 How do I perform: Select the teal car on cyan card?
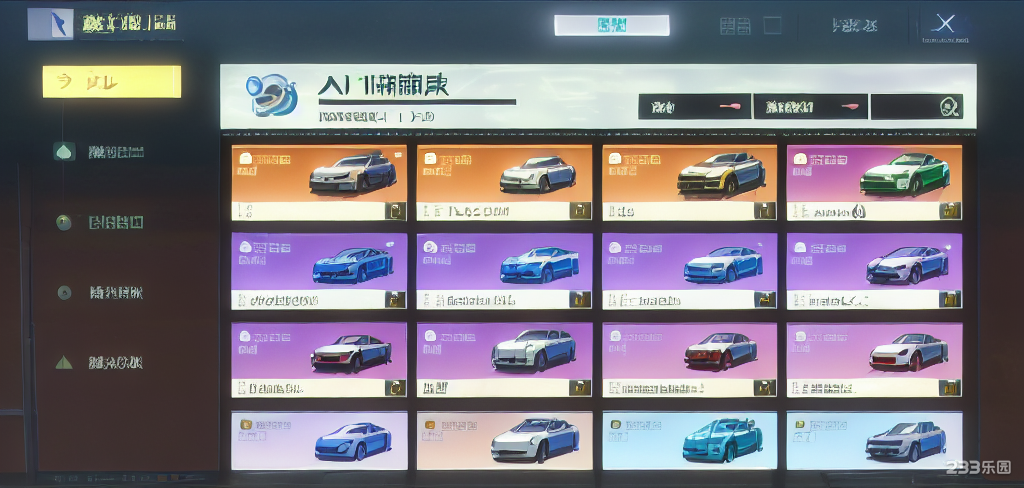[x=689, y=441]
